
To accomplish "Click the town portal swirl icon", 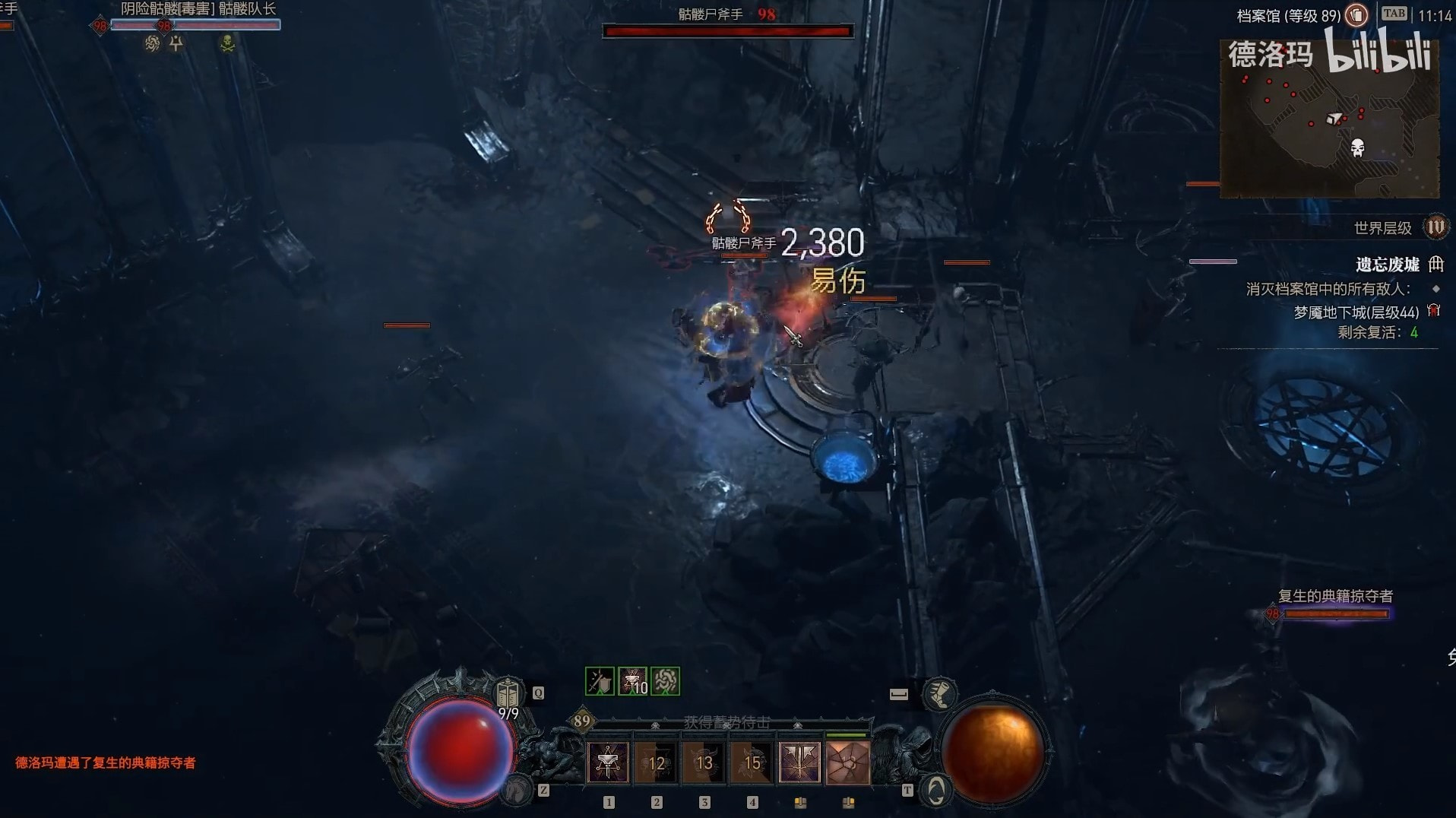I will click(x=936, y=791).
